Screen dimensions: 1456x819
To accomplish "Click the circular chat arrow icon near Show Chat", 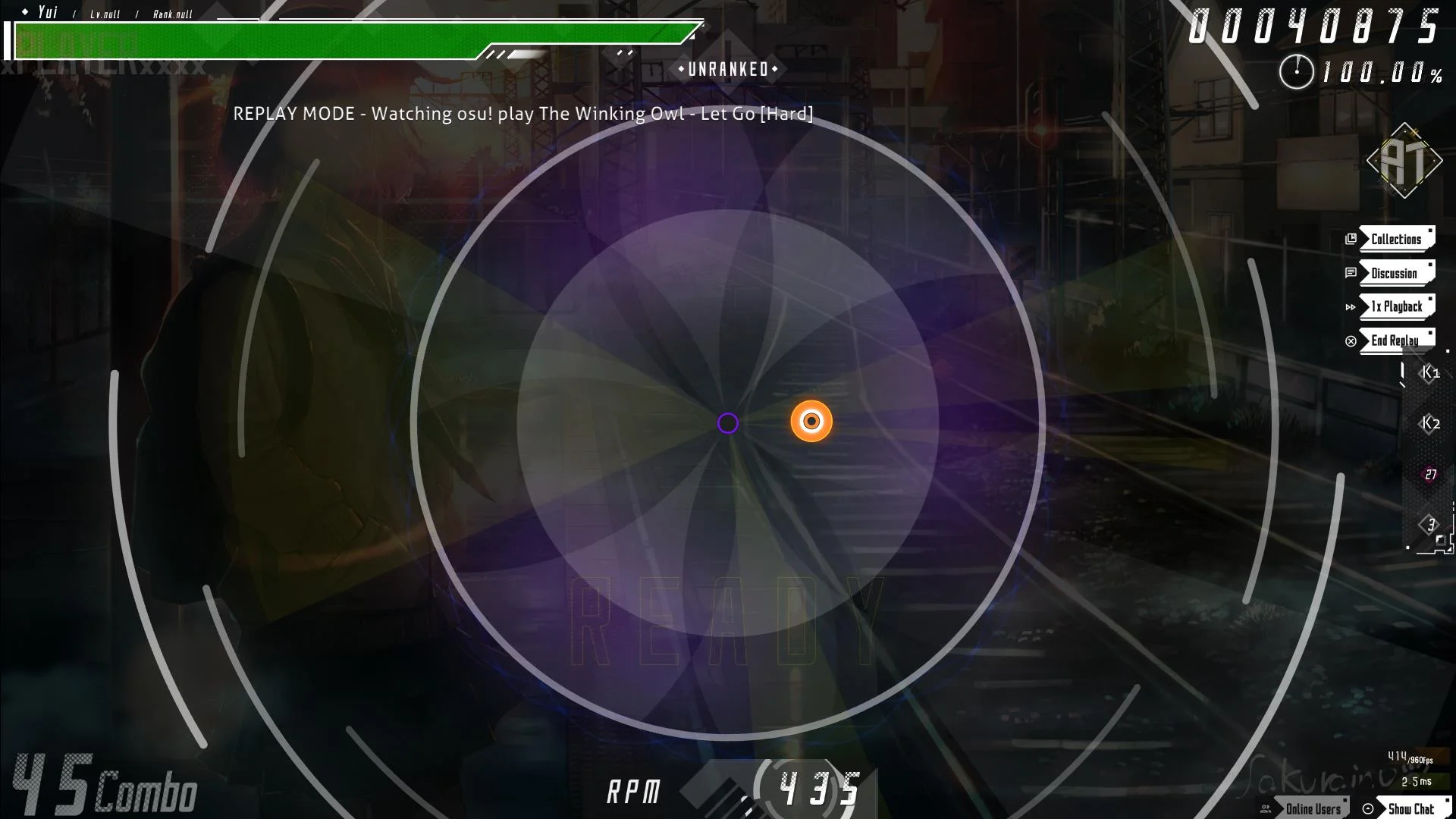I will 1367,807.
